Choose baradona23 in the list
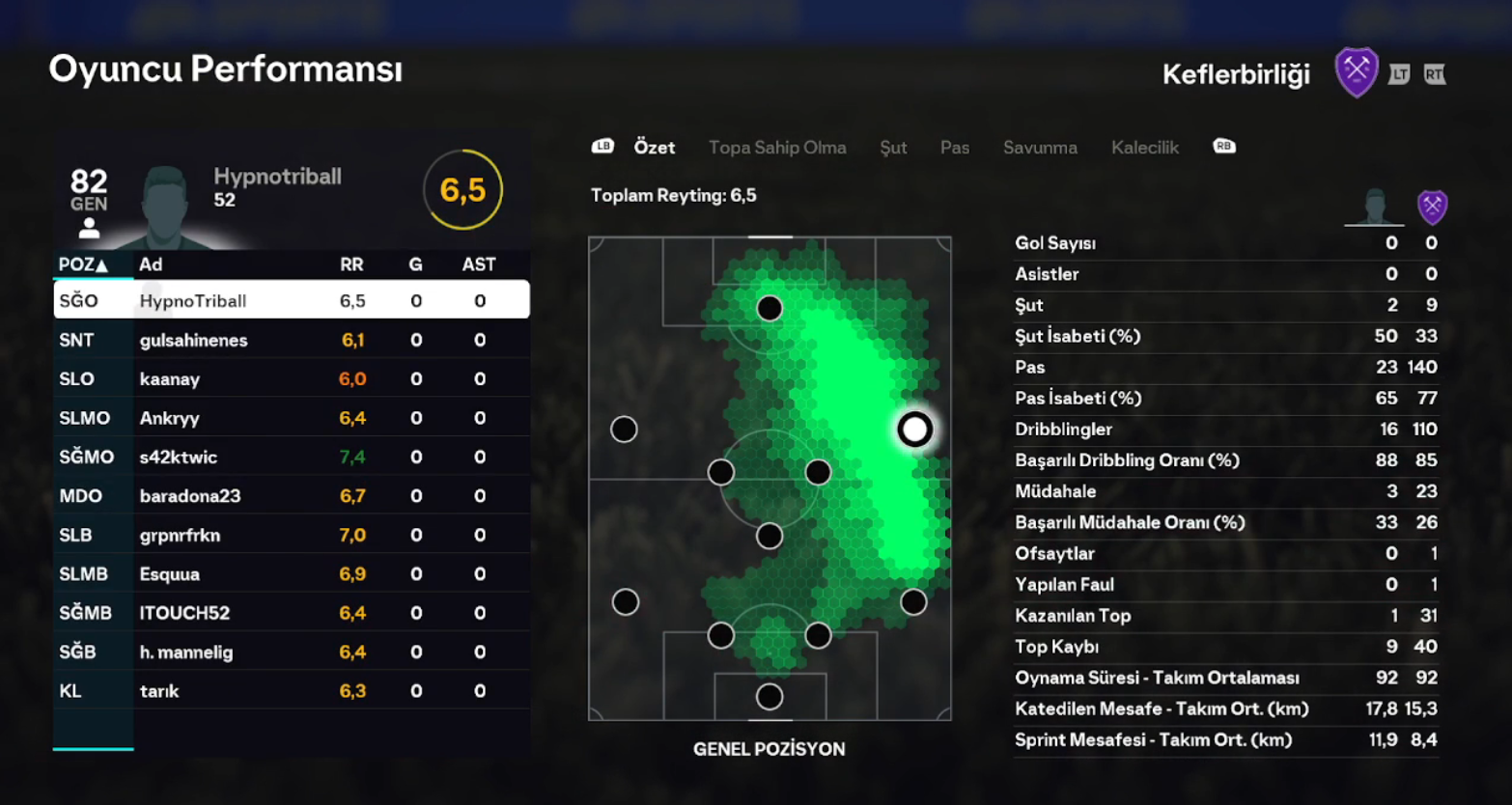 291,496
